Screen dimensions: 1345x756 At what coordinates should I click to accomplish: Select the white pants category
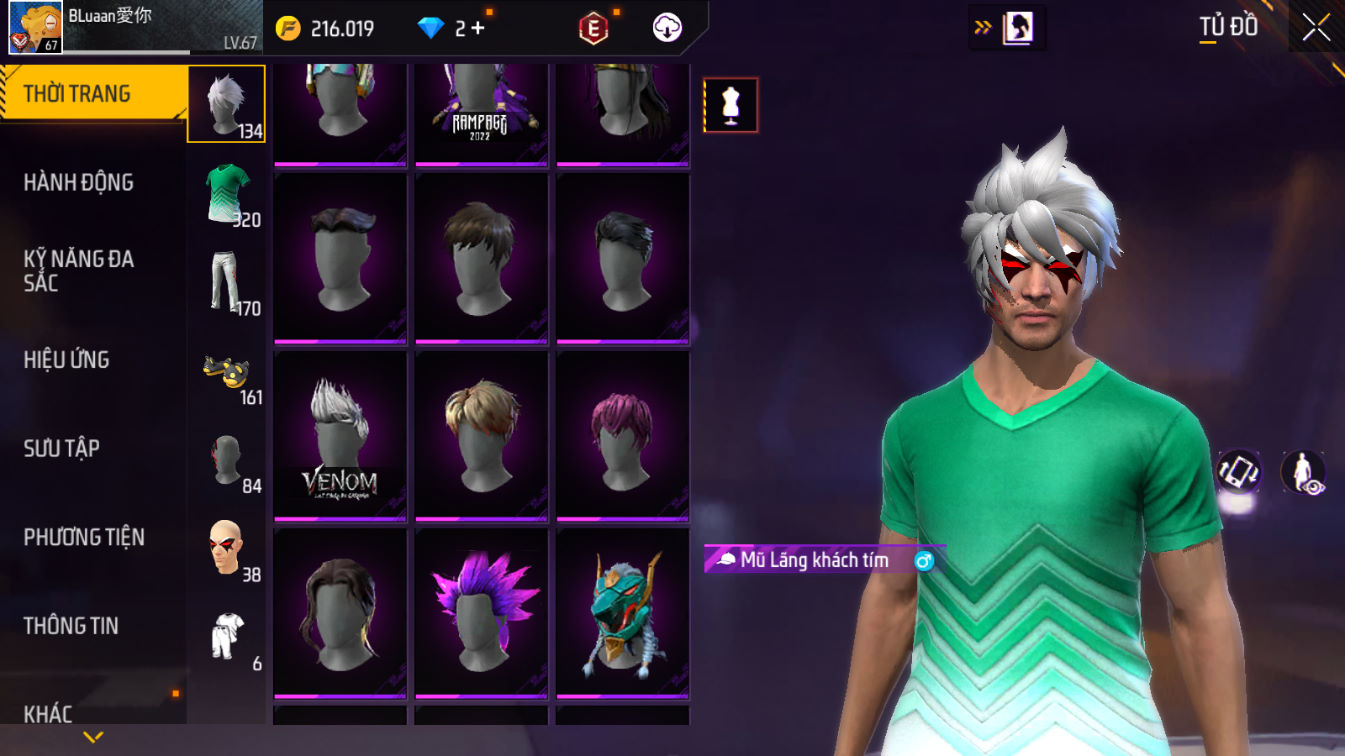tap(227, 282)
